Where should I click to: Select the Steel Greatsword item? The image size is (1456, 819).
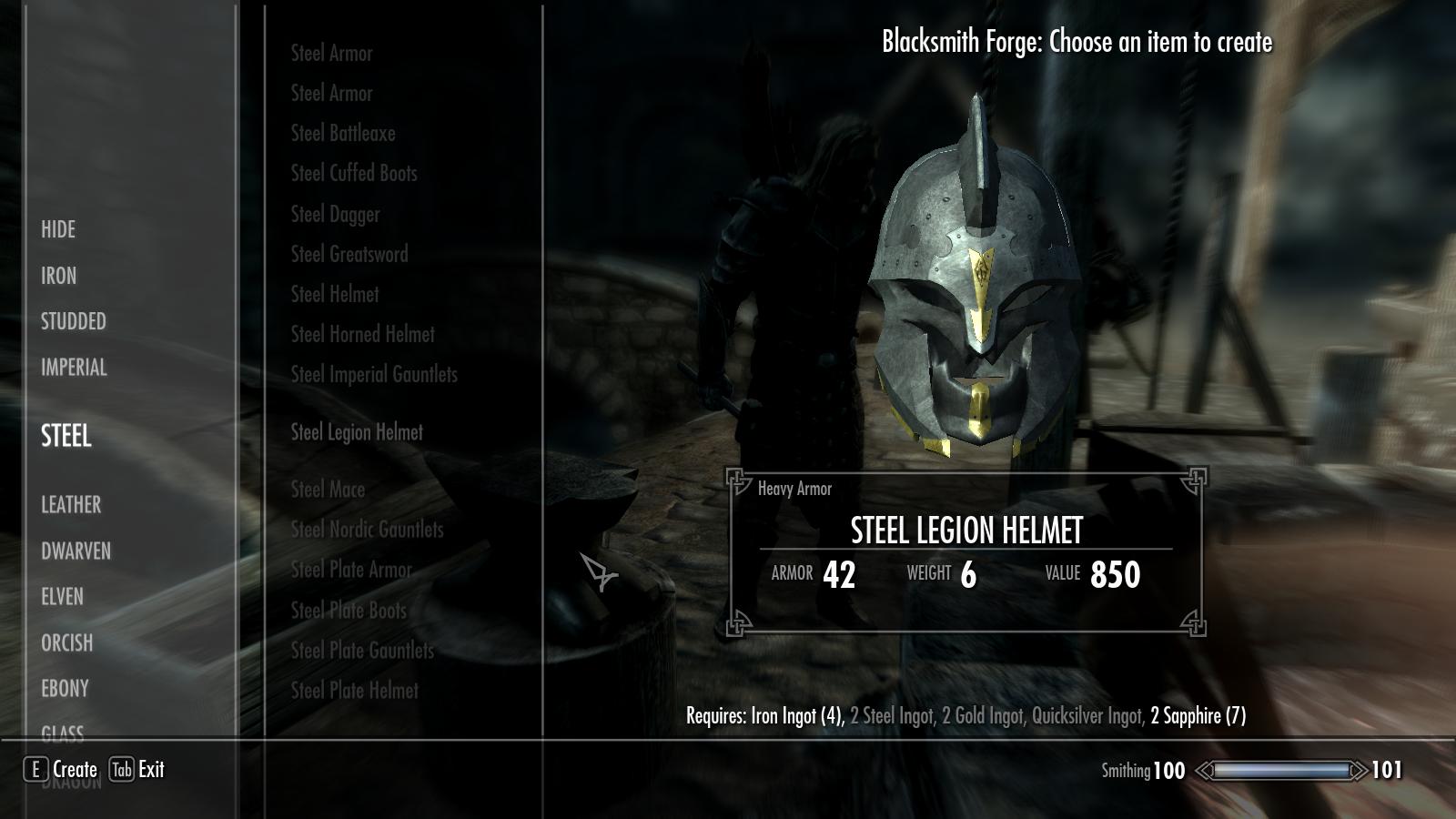click(x=349, y=254)
